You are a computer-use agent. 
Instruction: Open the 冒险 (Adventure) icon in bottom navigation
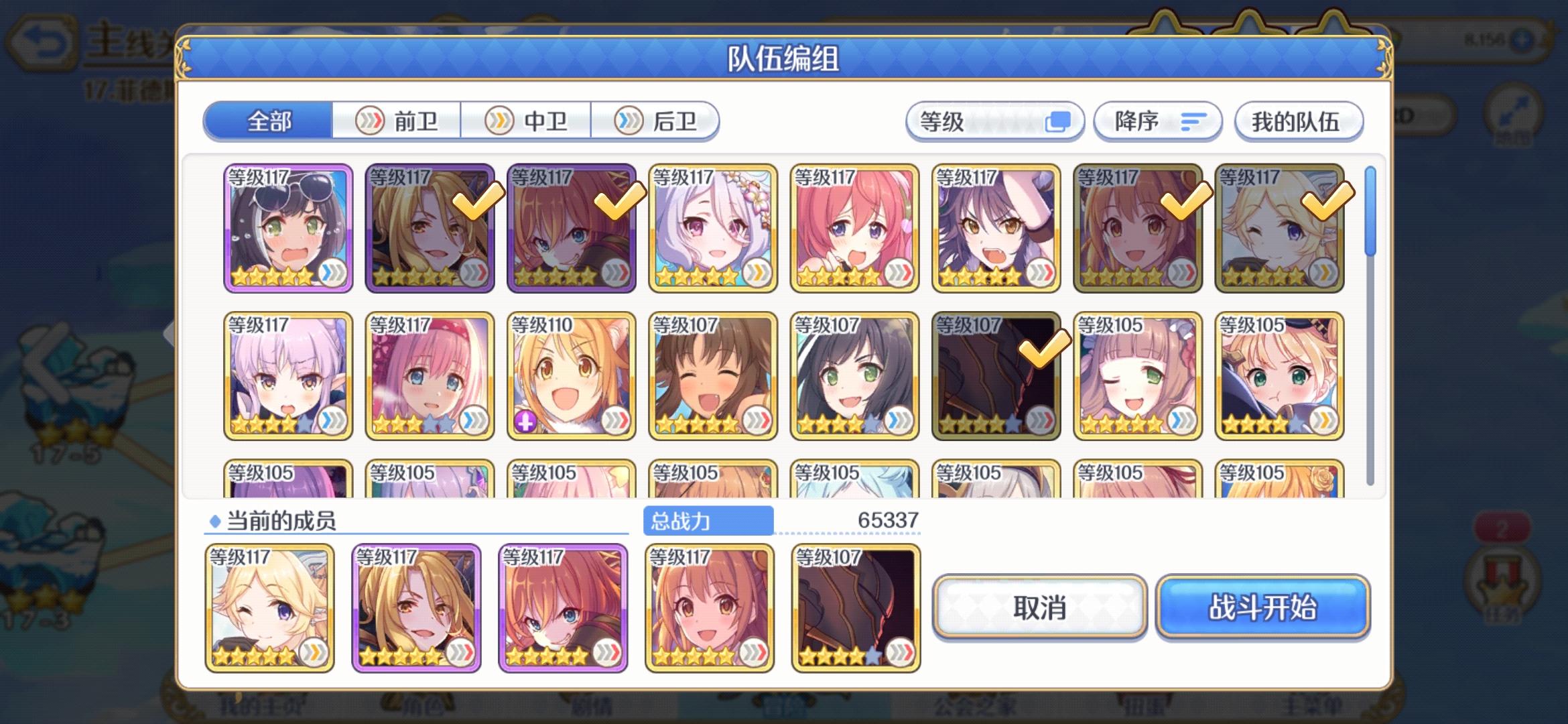coord(784,713)
